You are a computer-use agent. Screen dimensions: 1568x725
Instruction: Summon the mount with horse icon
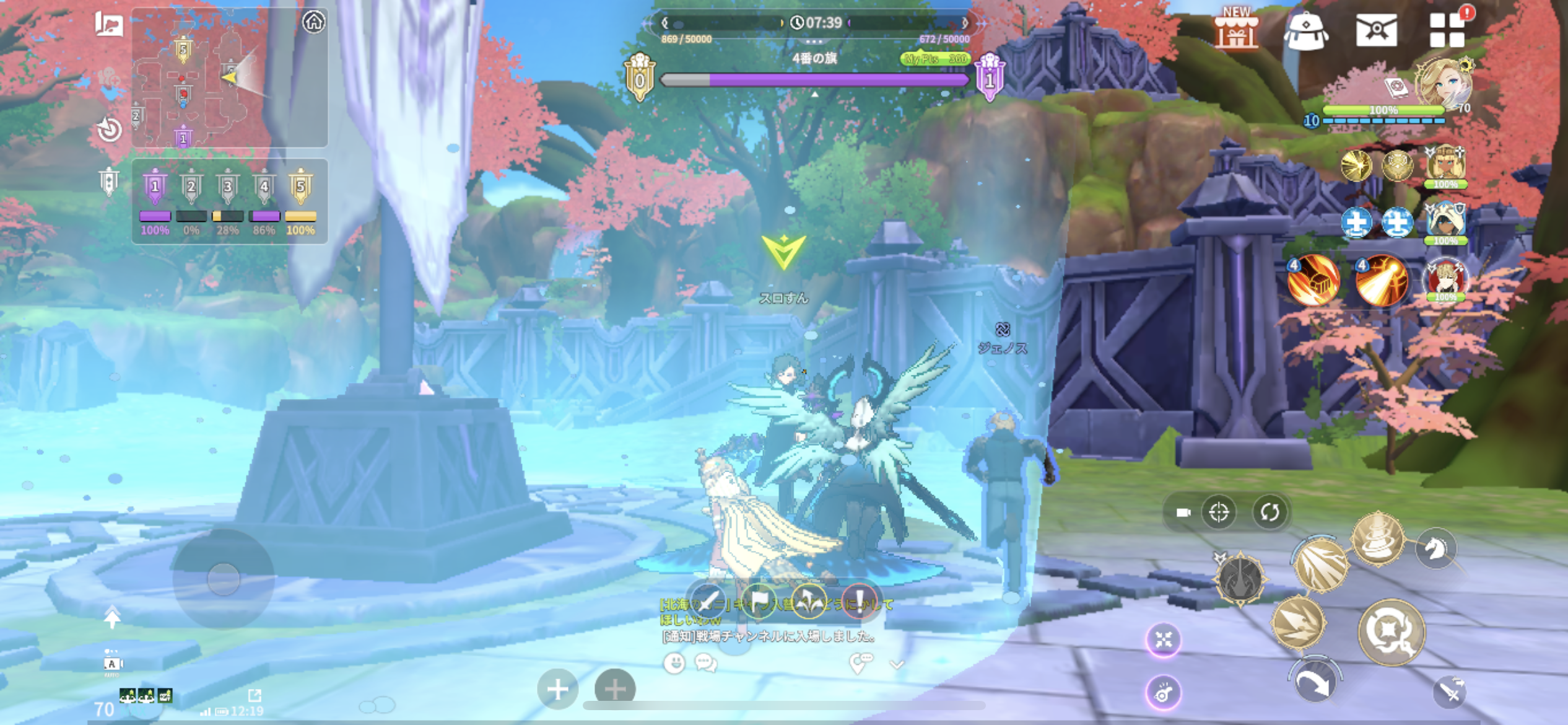coord(1435,548)
